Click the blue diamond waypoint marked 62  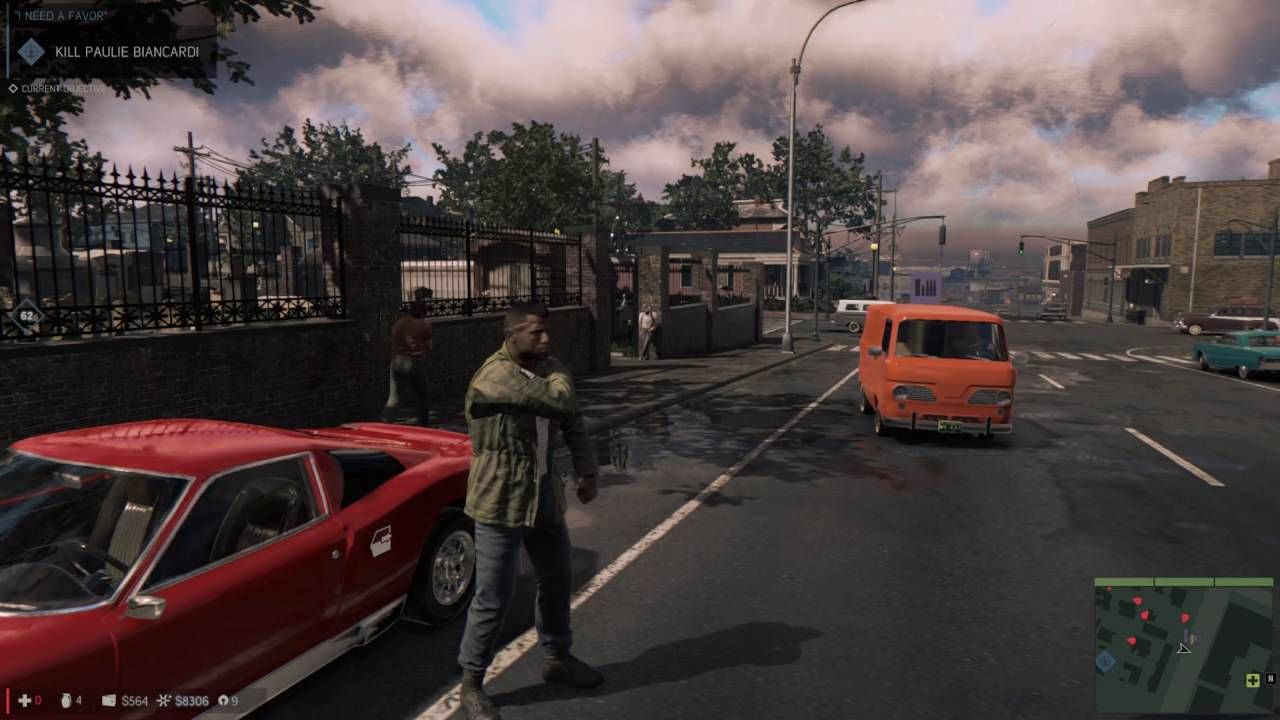(25, 318)
